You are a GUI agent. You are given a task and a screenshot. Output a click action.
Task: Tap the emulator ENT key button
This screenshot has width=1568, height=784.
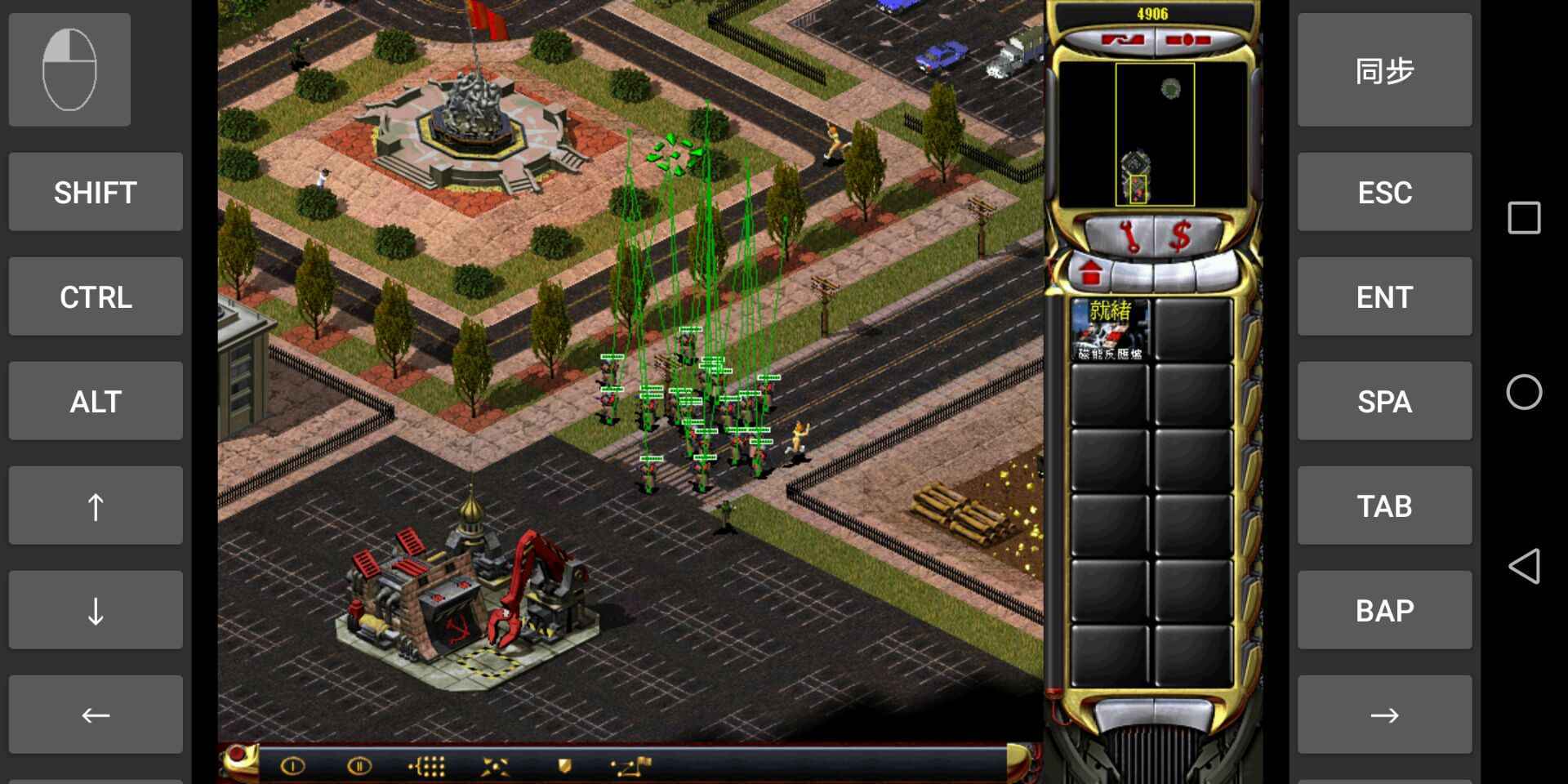pos(1384,297)
